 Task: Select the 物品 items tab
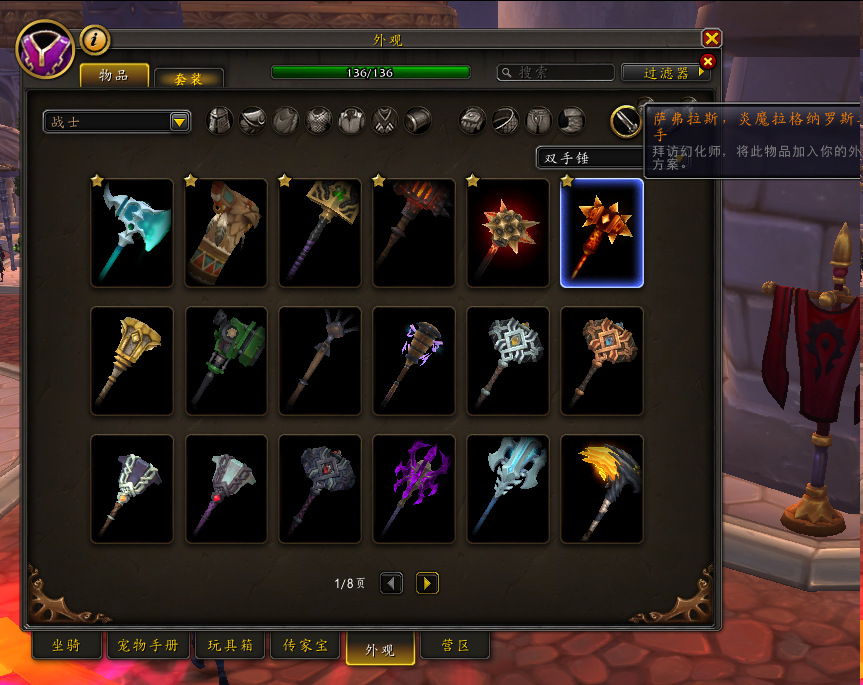[x=115, y=76]
